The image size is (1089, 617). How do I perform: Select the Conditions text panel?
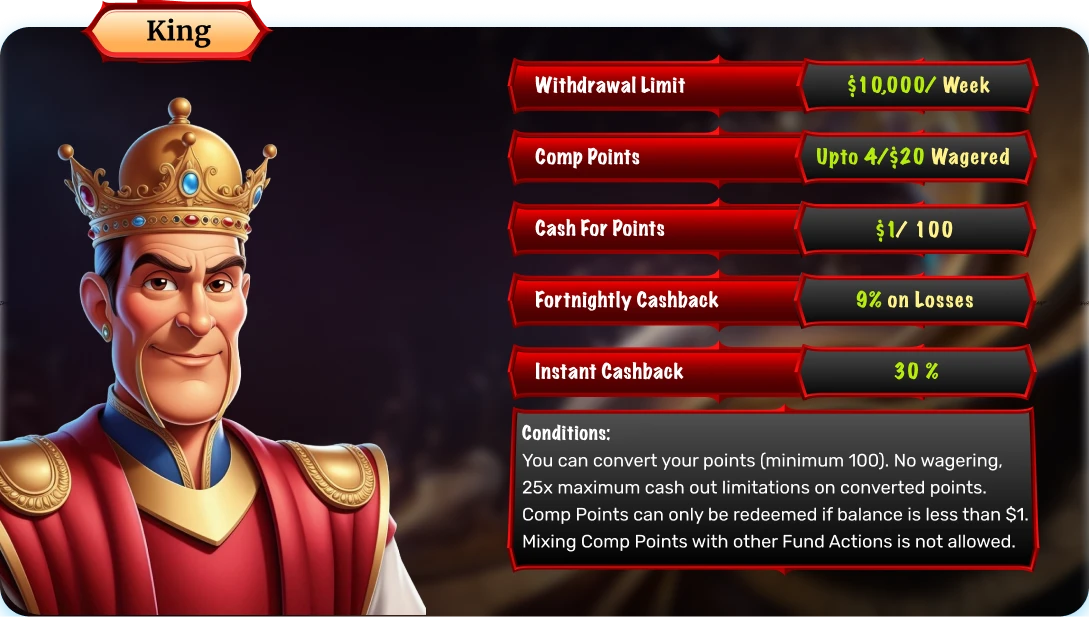coord(772,488)
